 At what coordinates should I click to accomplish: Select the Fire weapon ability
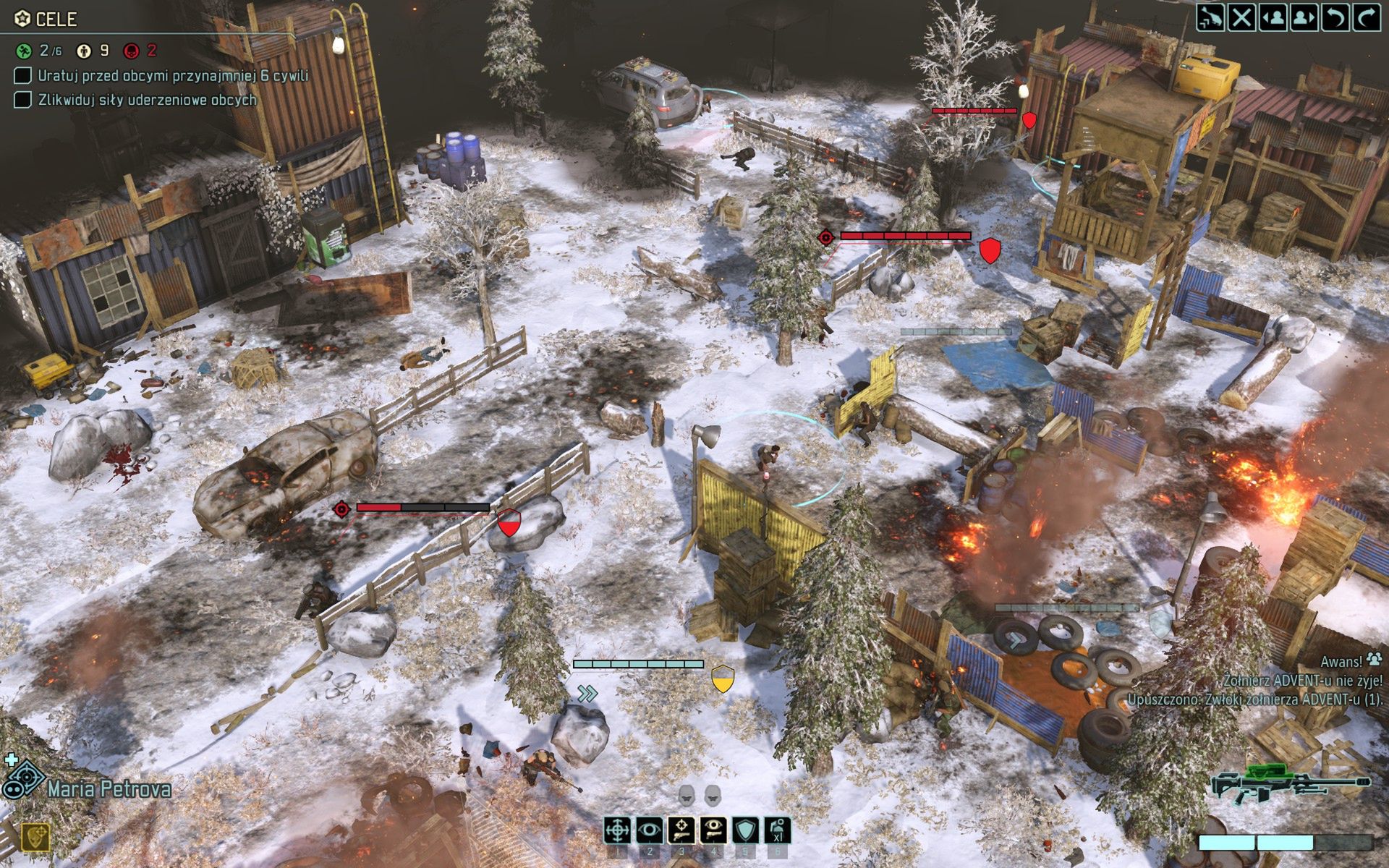click(617, 830)
